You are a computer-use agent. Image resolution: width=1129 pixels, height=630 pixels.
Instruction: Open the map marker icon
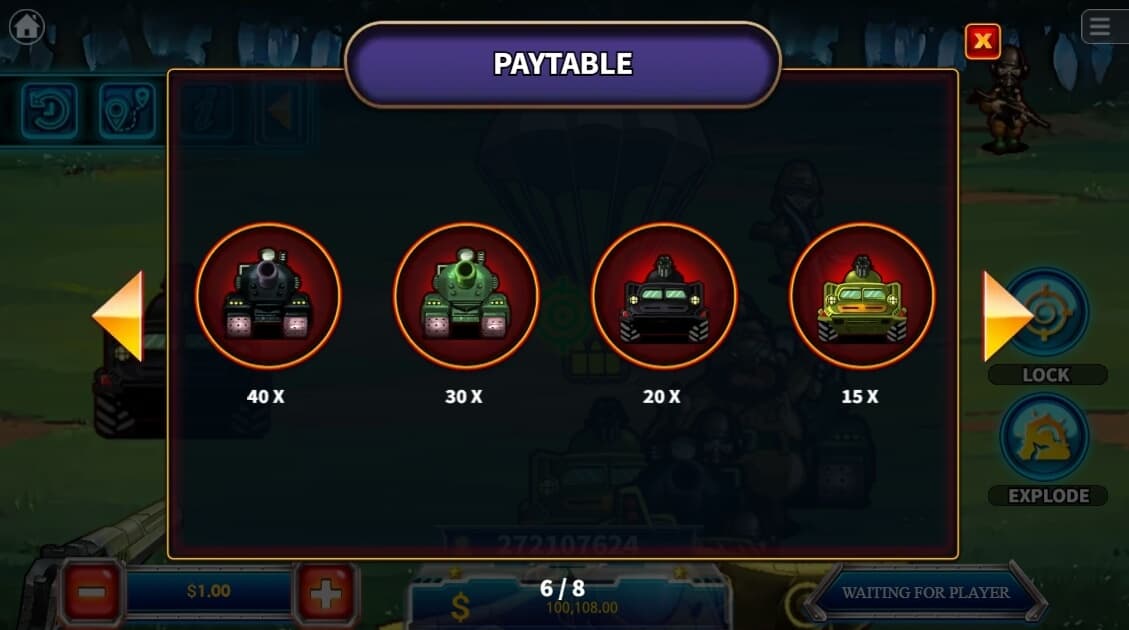coord(127,110)
